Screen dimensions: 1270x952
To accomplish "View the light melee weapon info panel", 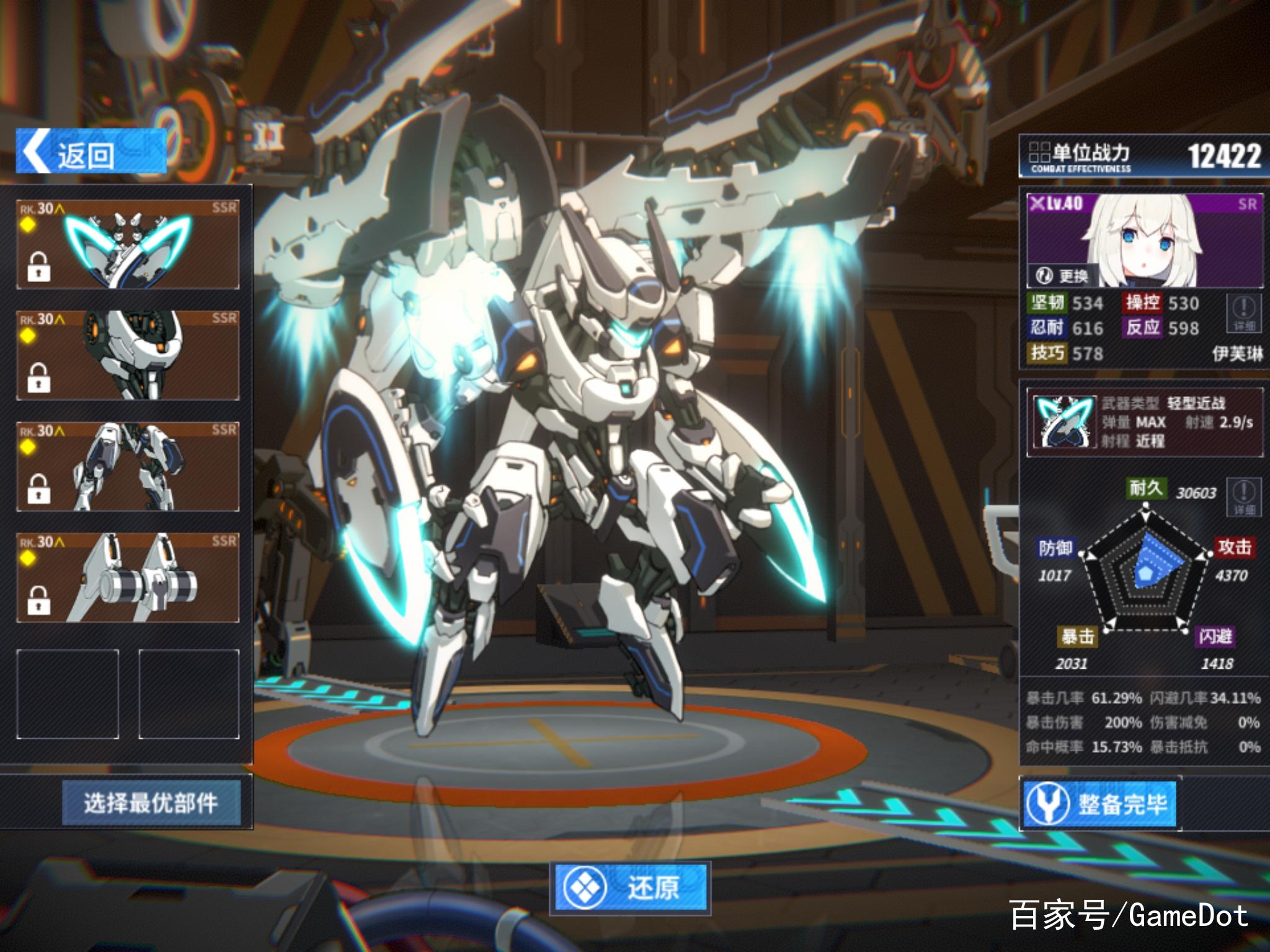I will point(1144,422).
